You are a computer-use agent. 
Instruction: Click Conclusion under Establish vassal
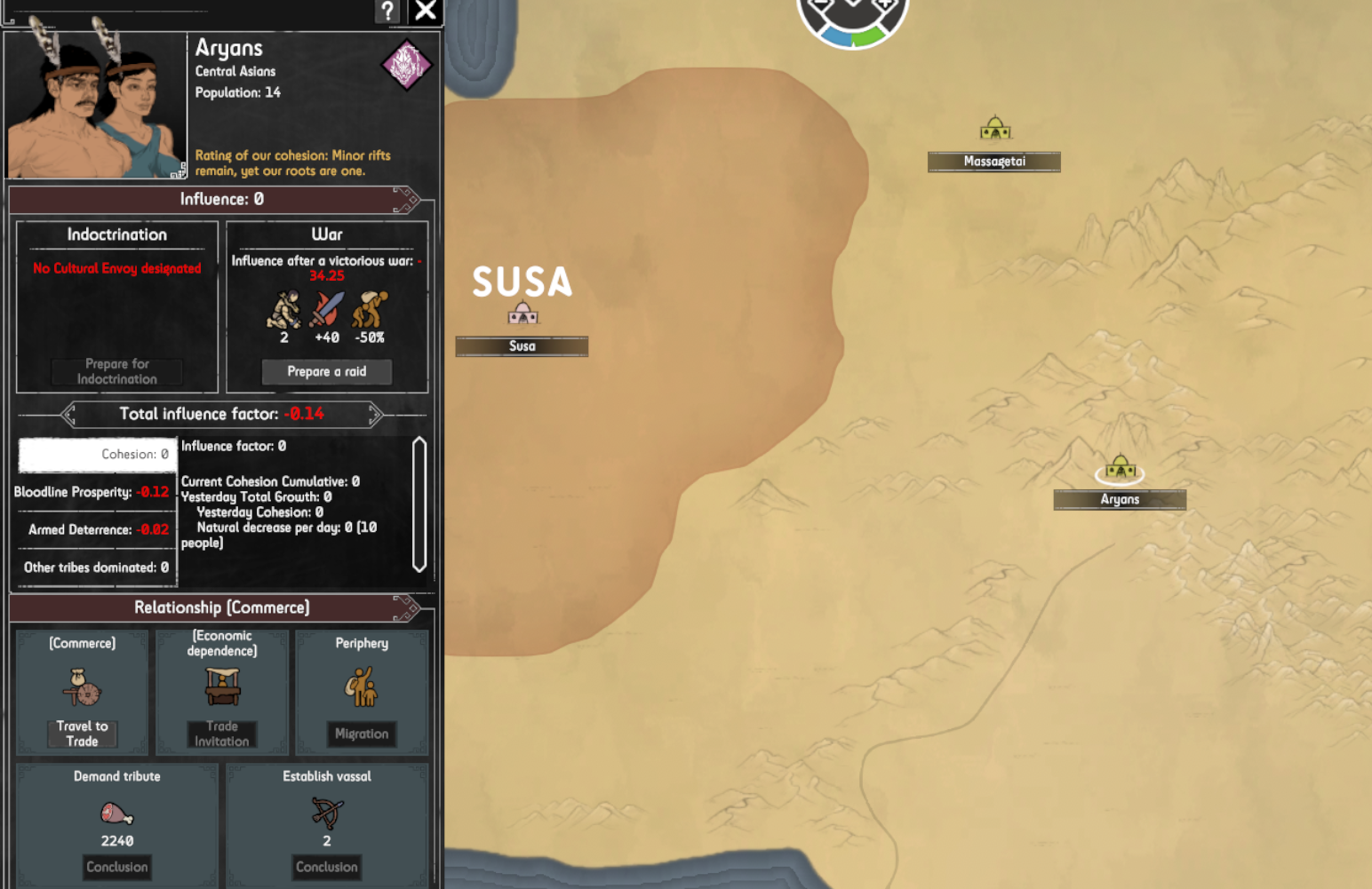pos(327,867)
